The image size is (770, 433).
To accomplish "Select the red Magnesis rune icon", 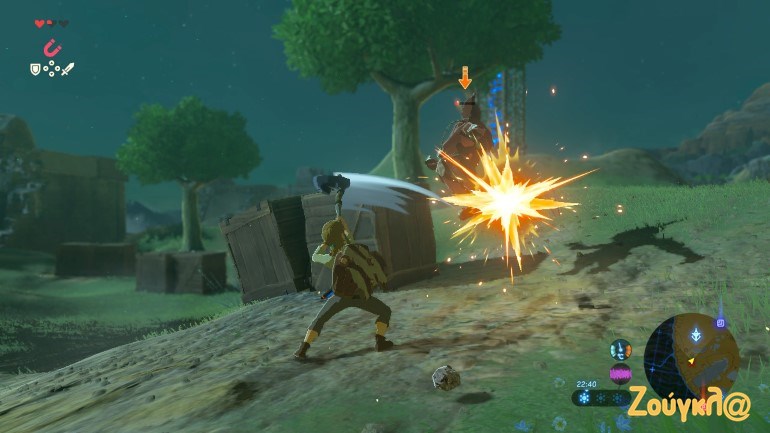I will (51, 47).
